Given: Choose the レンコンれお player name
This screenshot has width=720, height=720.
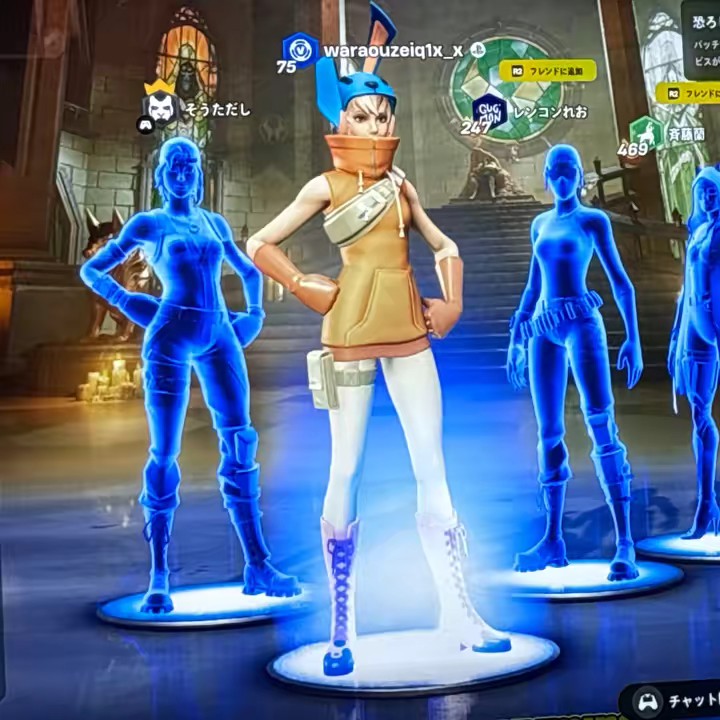Looking at the screenshot, I should 548,110.
